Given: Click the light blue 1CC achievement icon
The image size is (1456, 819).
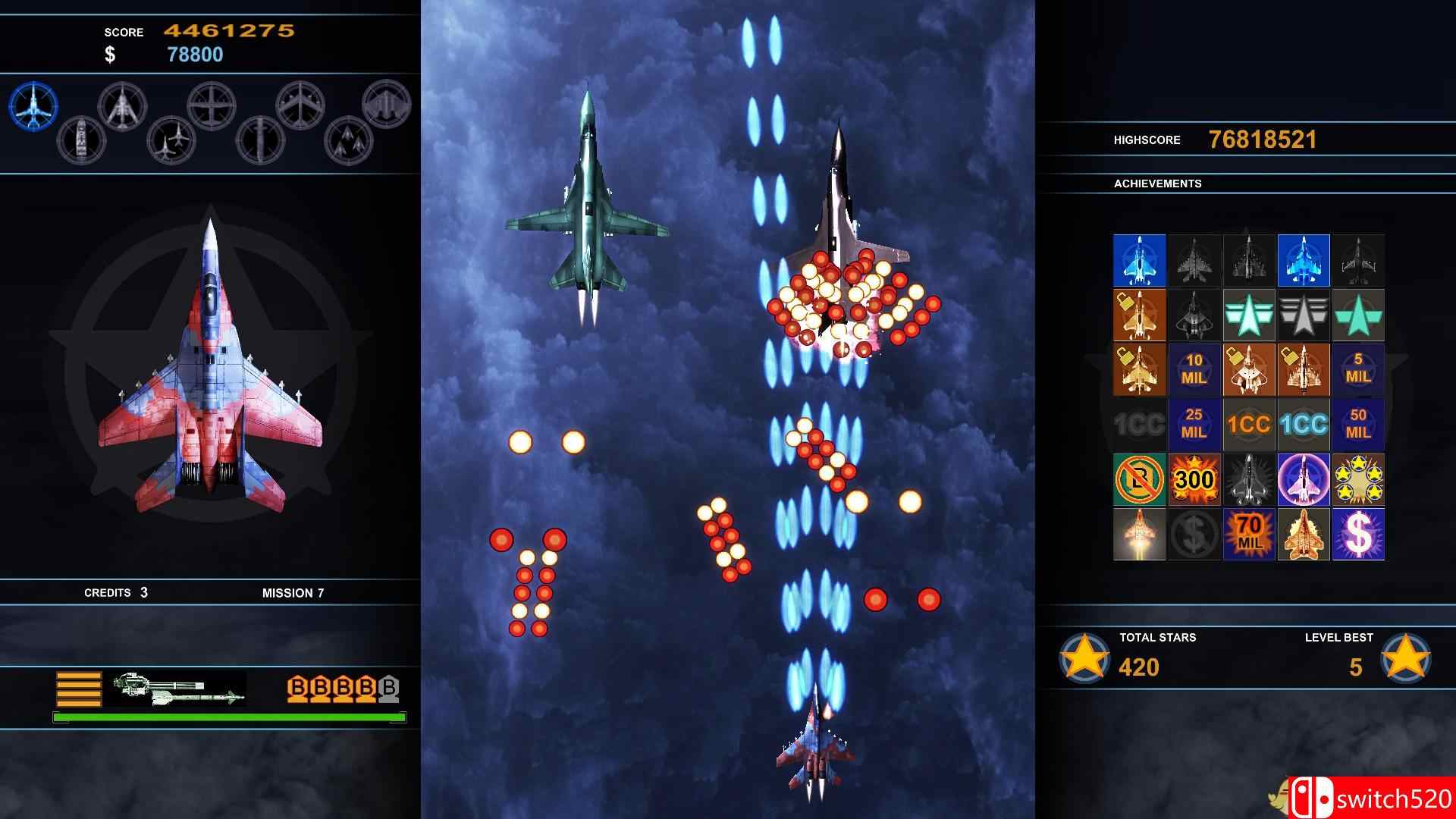Looking at the screenshot, I should point(1304,425).
